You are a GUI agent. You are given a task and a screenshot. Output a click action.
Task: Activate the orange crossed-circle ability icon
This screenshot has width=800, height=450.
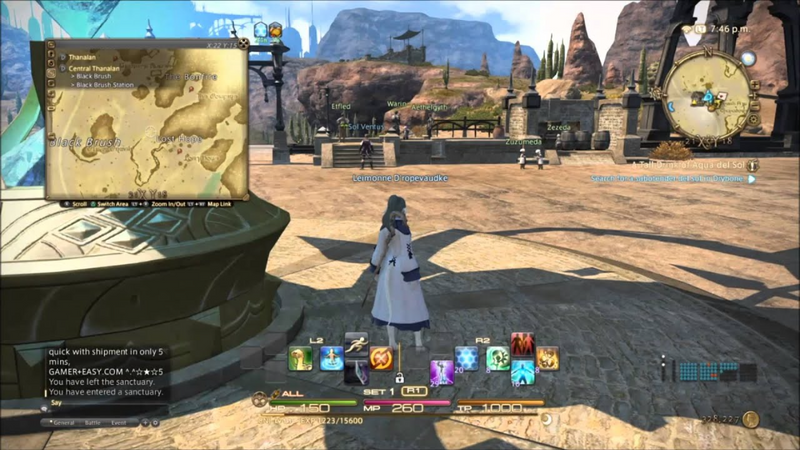(380, 358)
